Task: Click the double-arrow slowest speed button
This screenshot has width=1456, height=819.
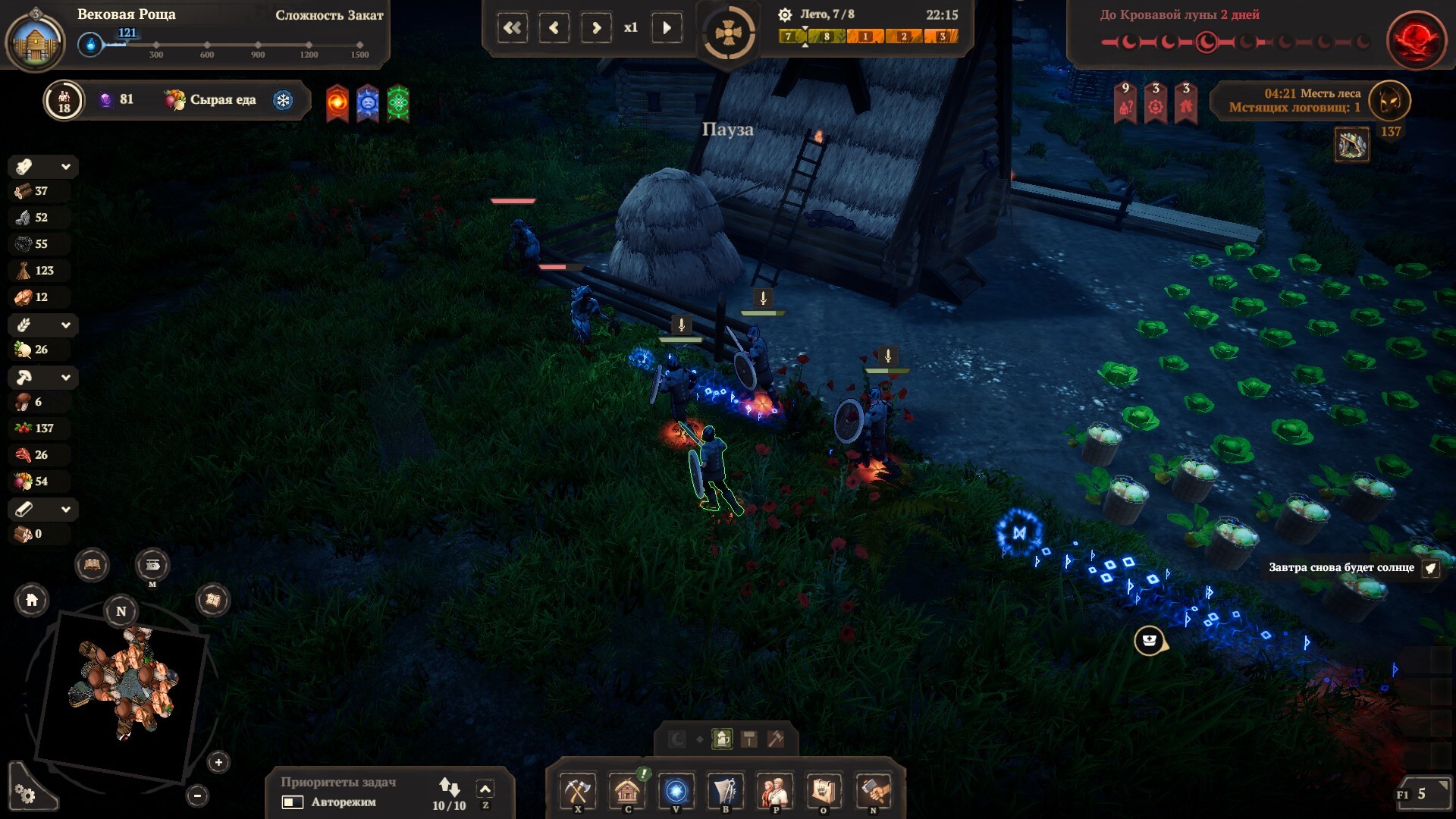Action: 513,28
